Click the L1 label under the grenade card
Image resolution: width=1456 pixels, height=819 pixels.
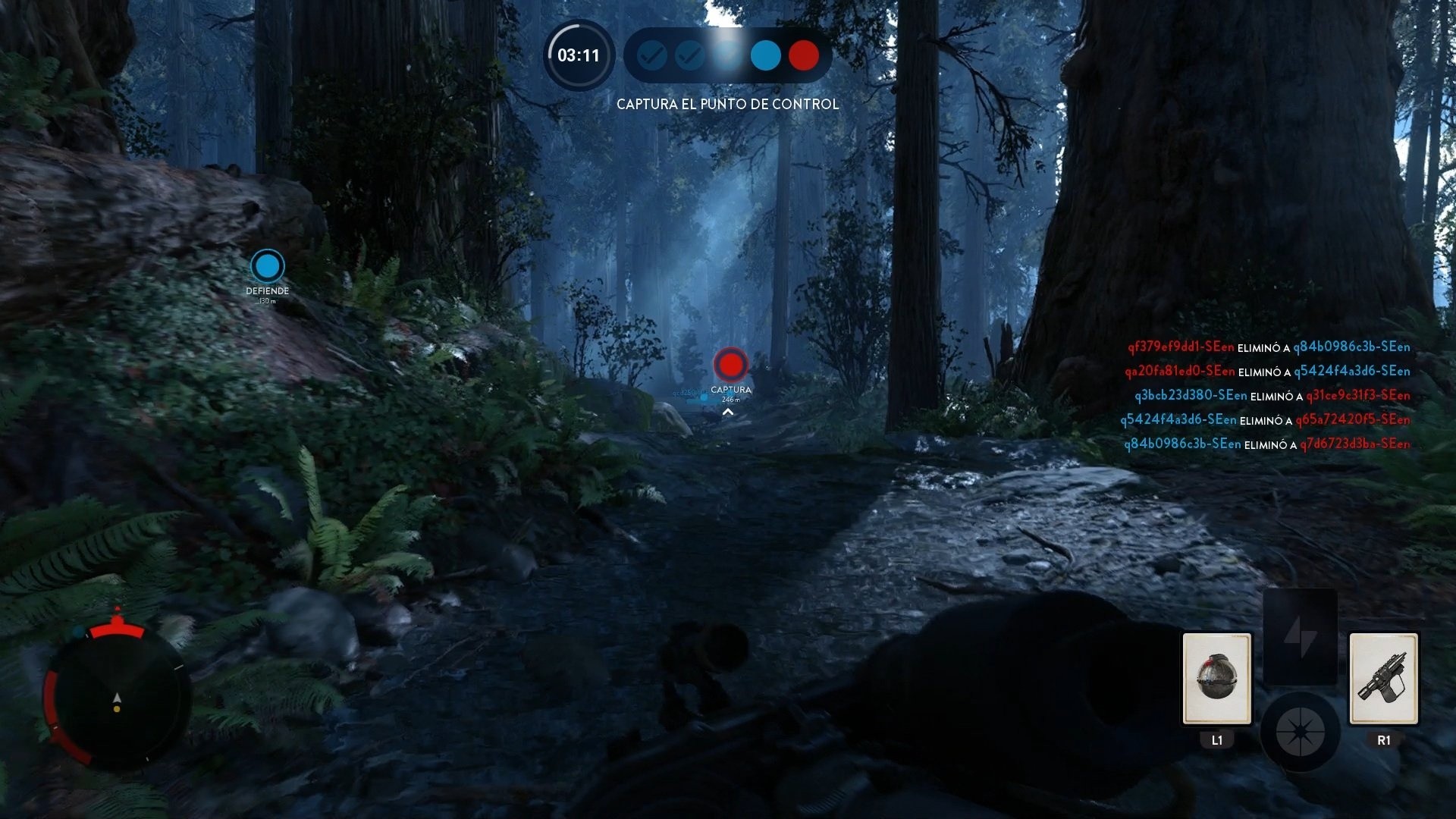[x=1216, y=740]
